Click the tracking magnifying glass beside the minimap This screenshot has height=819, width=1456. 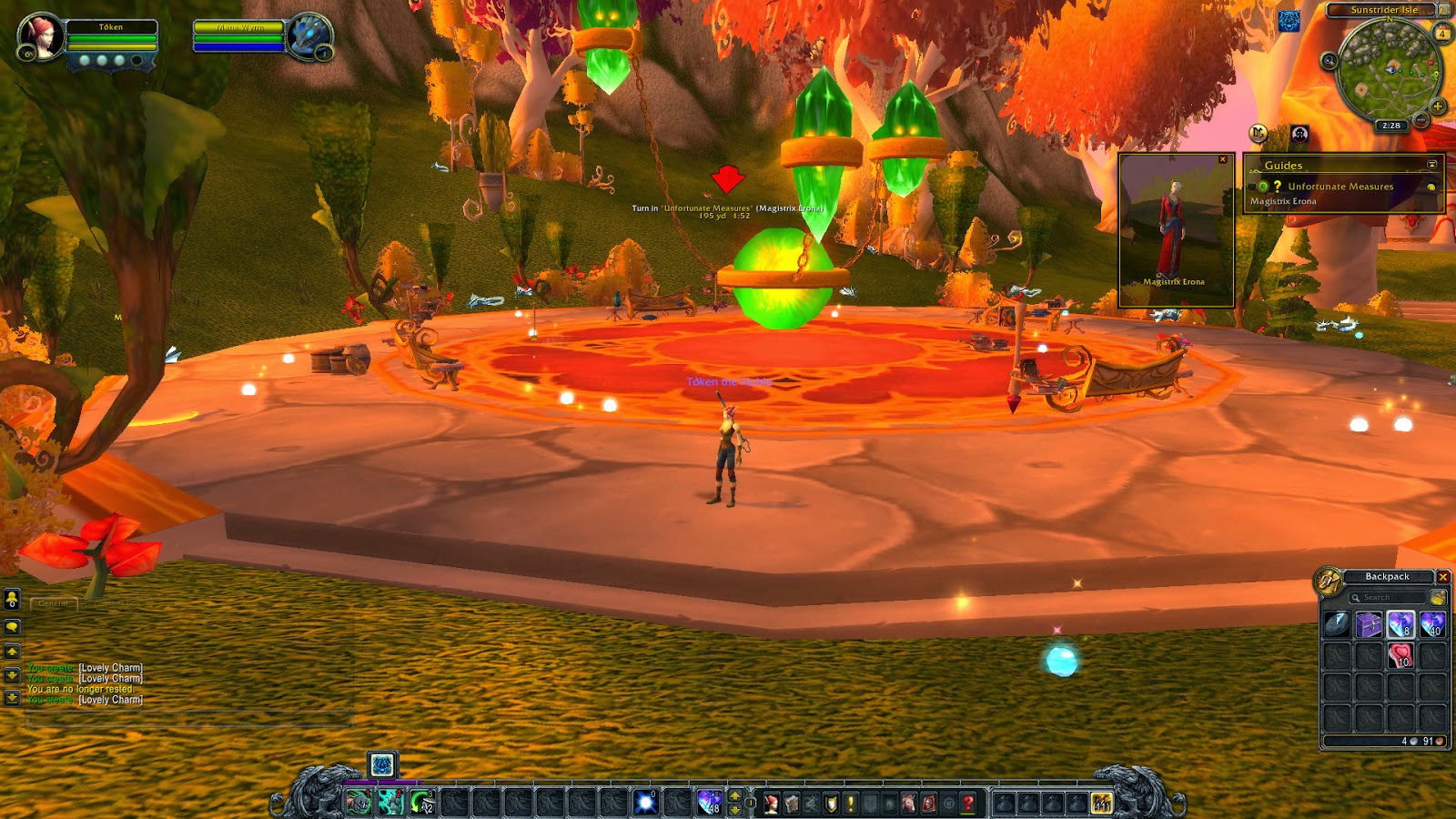(x=1329, y=61)
